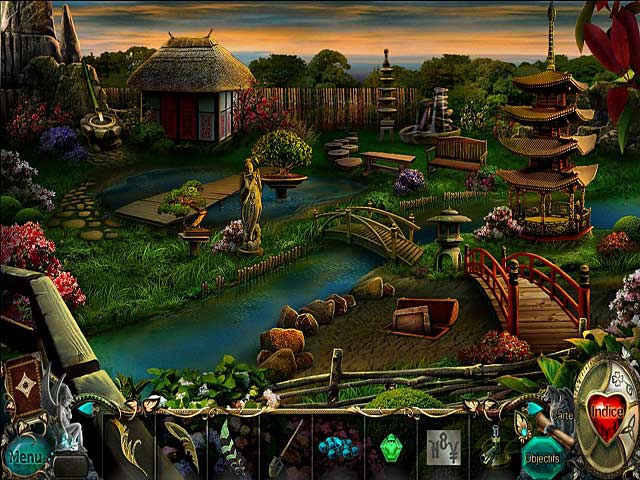Open the Menu button
The height and width of the screenshot is (480, 640).
pyautogui.click(x=28, y=456)
